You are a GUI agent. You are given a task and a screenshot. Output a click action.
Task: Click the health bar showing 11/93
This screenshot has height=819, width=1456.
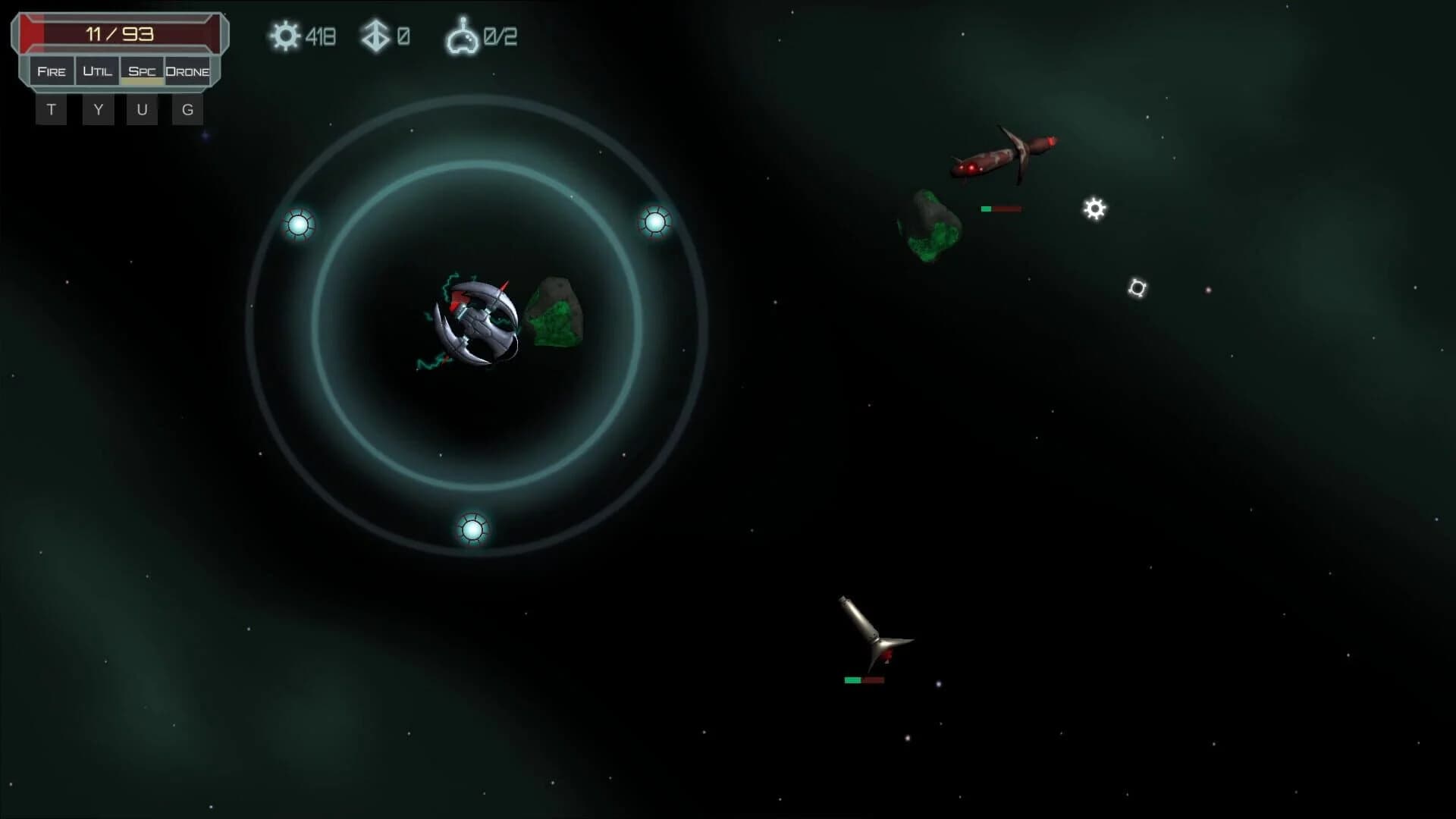[x=121, y=32]
